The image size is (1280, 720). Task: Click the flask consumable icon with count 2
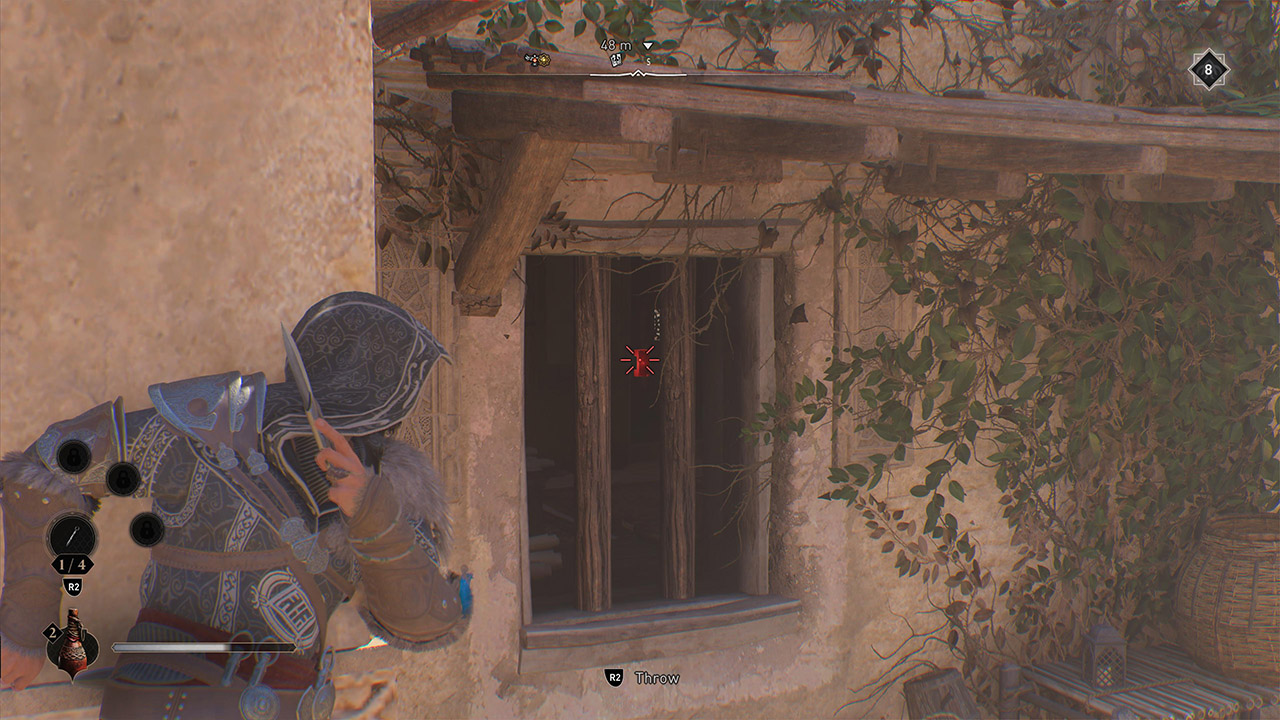(73, 650)
